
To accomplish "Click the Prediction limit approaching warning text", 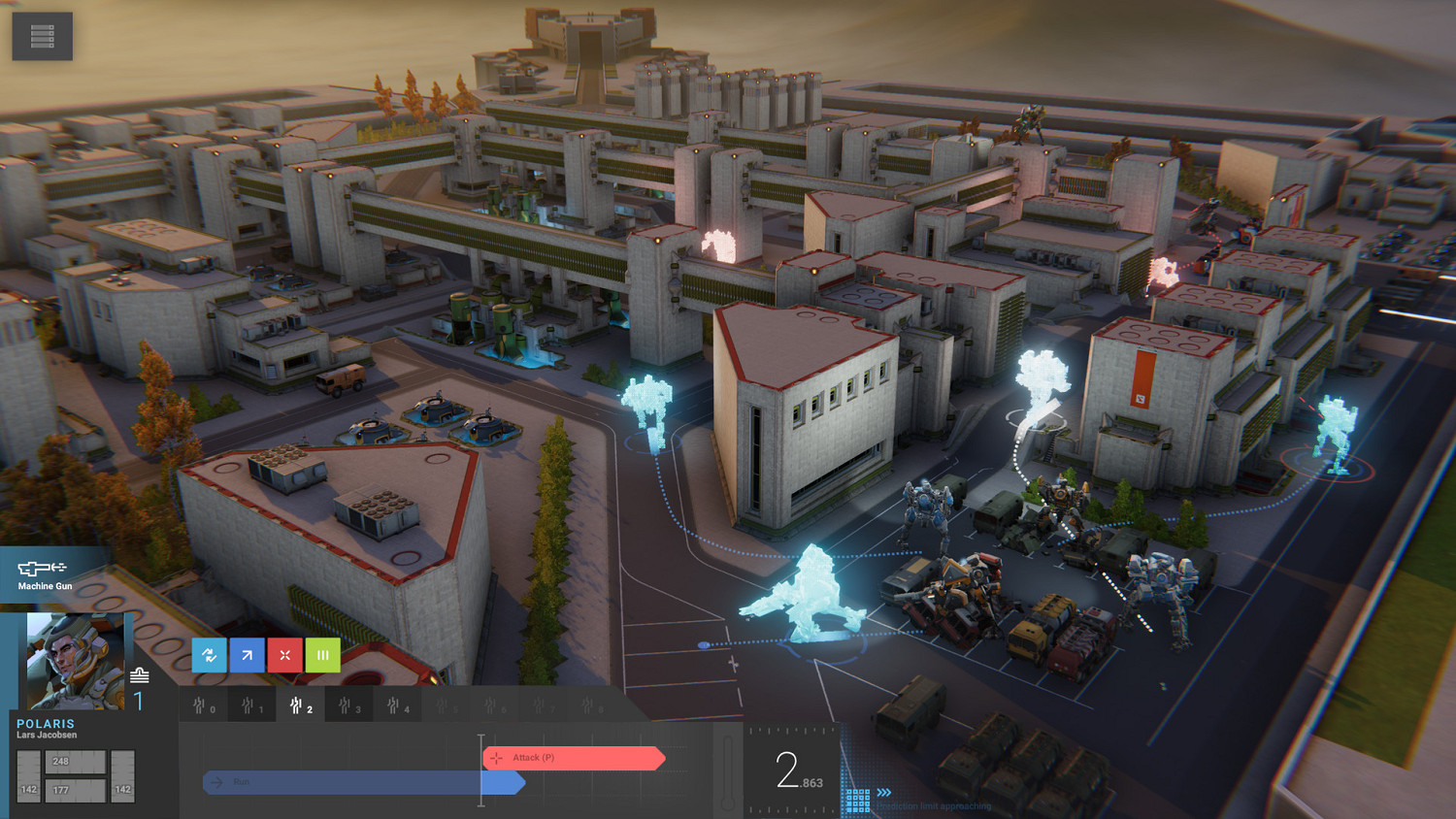I will (x=934, y=805).
